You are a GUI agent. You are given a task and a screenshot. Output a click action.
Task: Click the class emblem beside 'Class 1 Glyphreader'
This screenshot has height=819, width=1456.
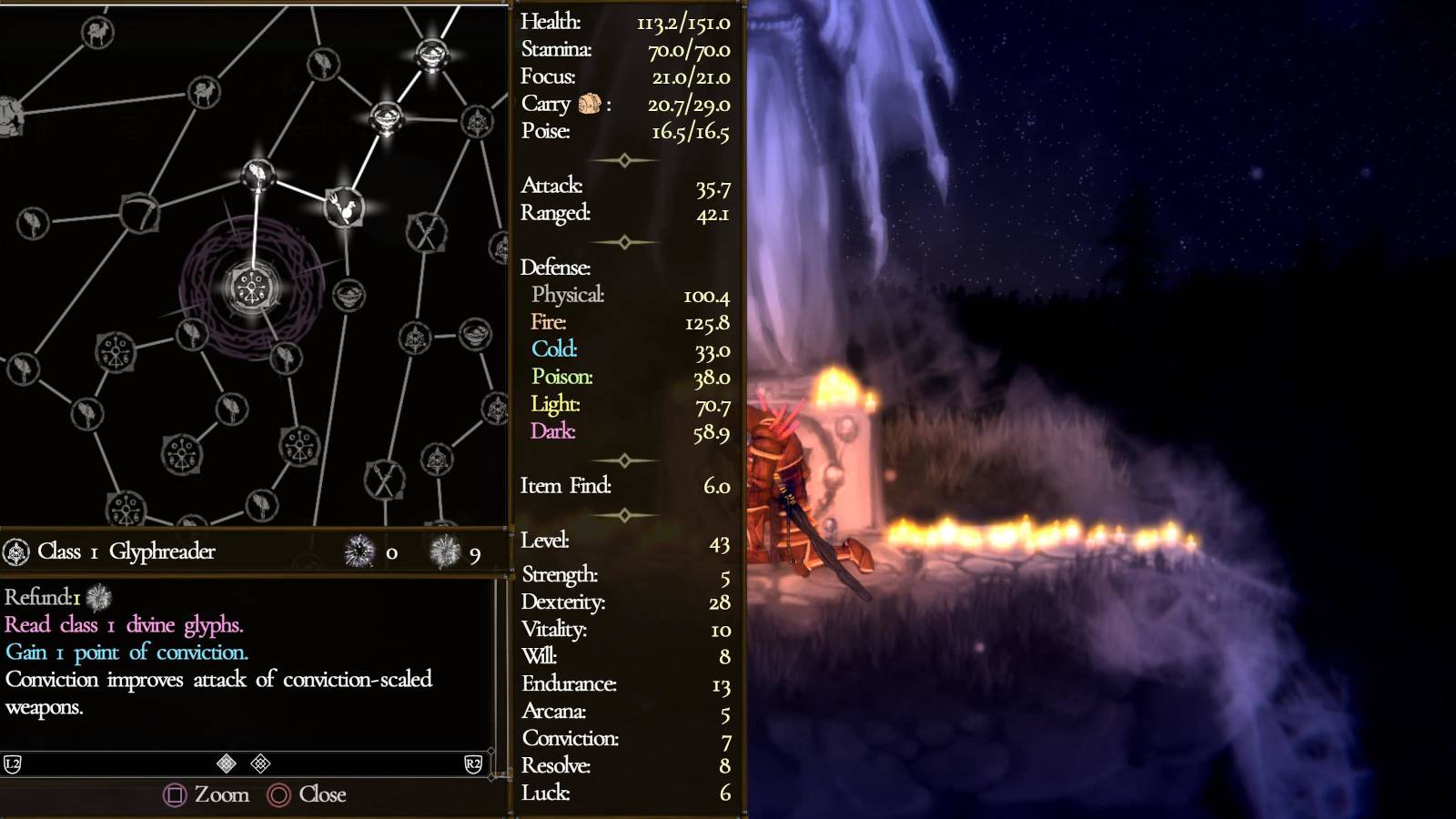(16, 551)
